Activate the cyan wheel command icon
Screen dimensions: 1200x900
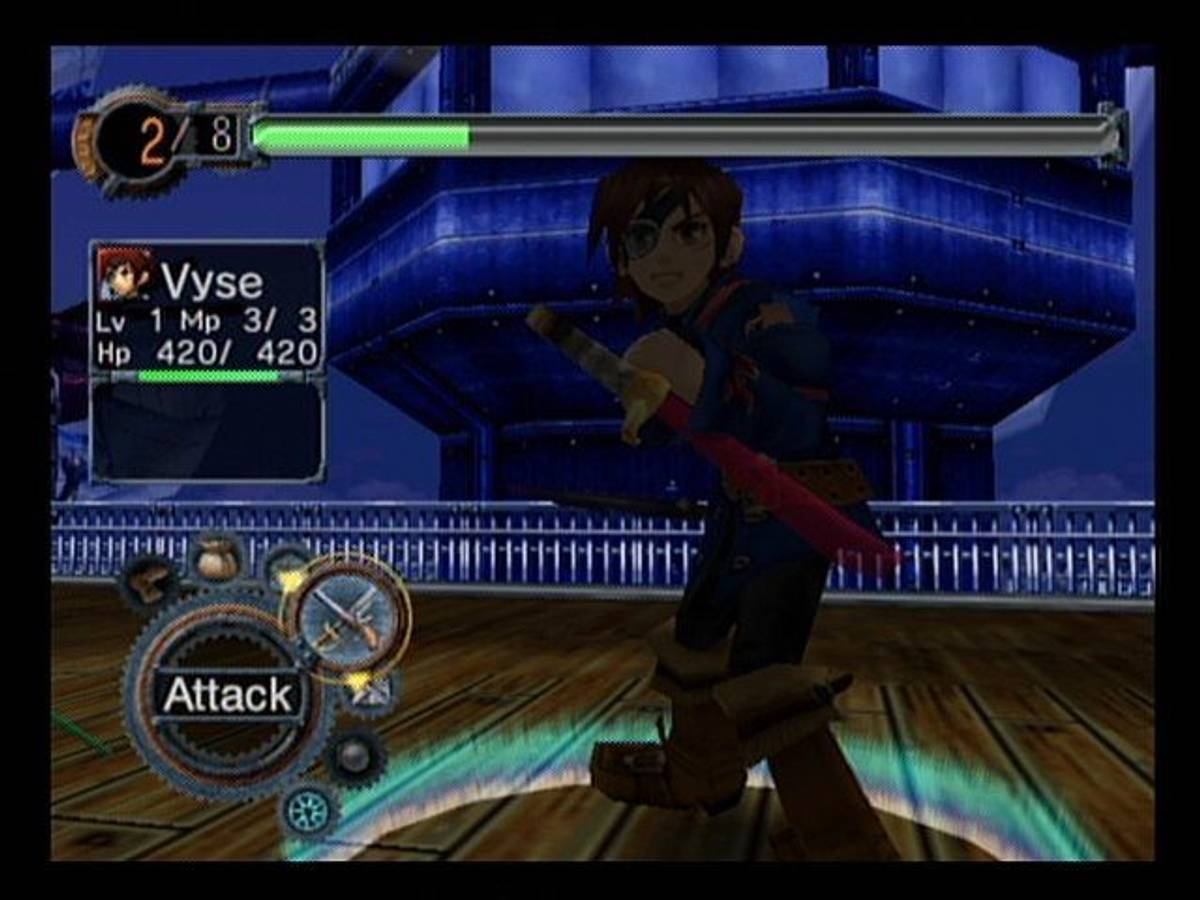coord(309,808)
